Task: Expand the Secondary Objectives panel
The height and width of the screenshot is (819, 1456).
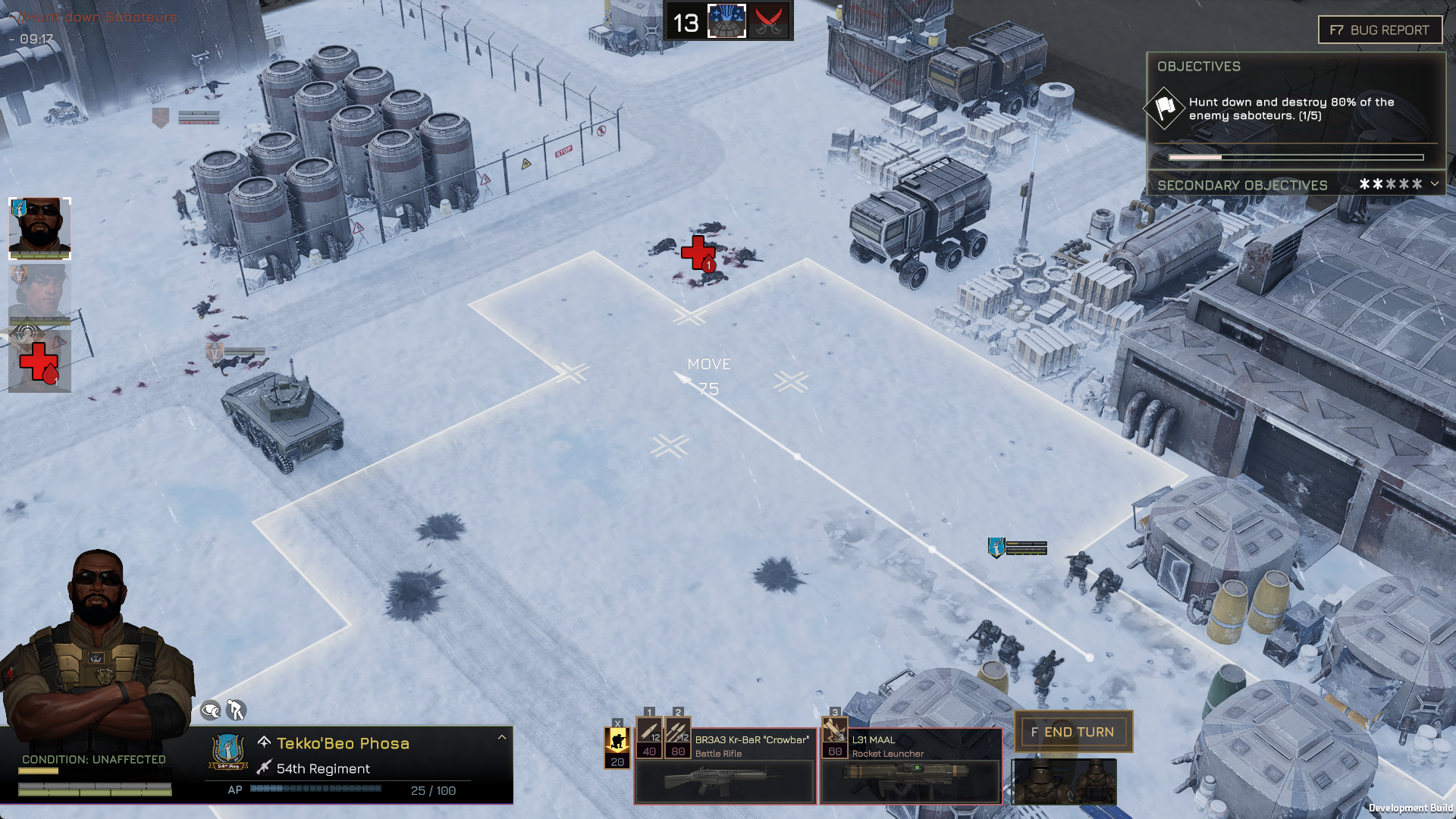Action: tap(1434, 184)
